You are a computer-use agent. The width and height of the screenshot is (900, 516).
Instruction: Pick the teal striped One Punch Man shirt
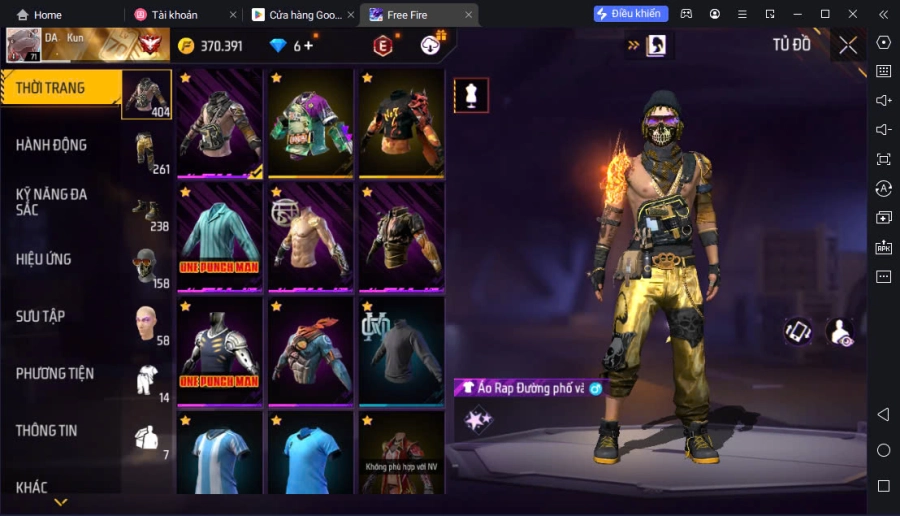[x=219, y=236]
